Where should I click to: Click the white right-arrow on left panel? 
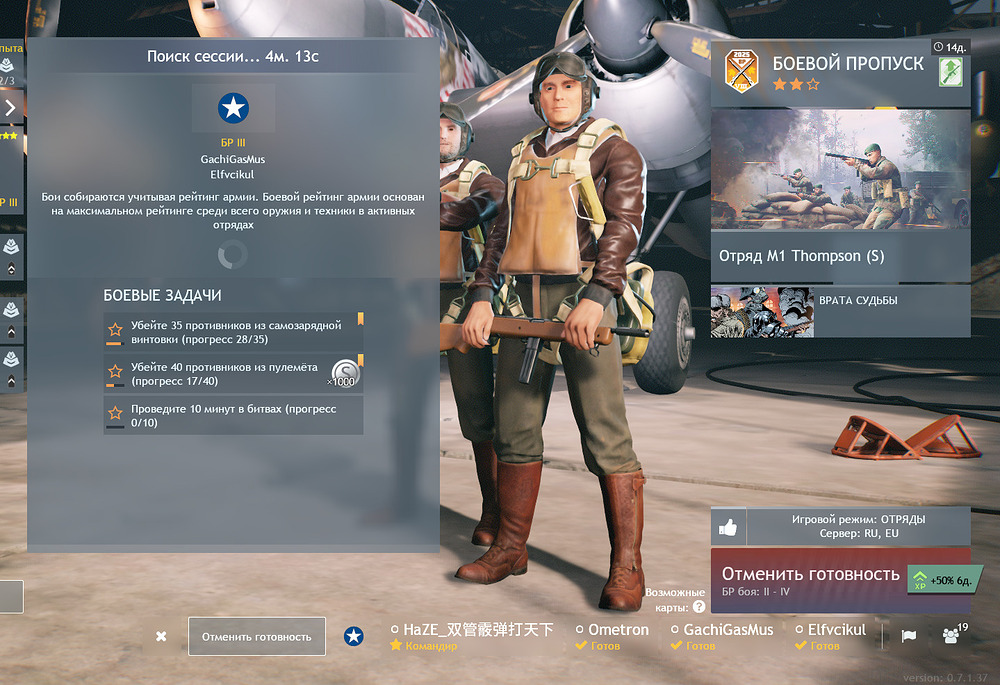[10, 107]
